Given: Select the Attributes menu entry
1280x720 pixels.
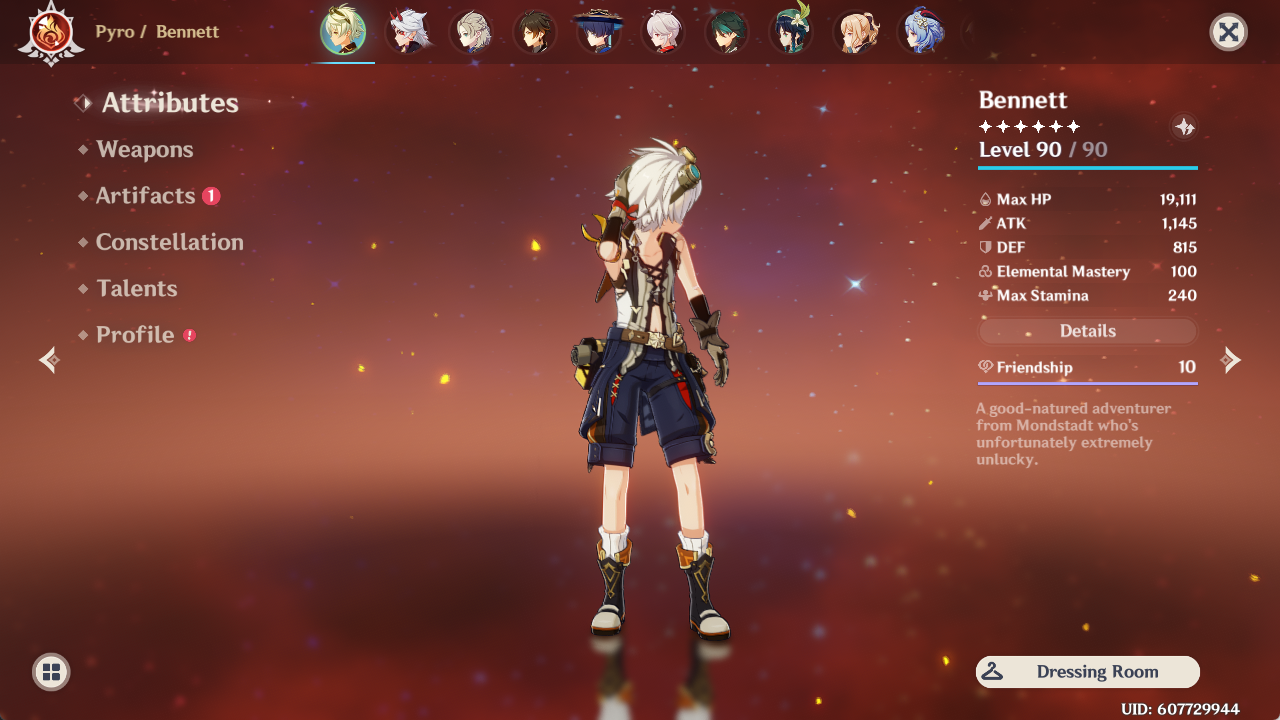Looking at the screenshot, I should coord(169,103).
